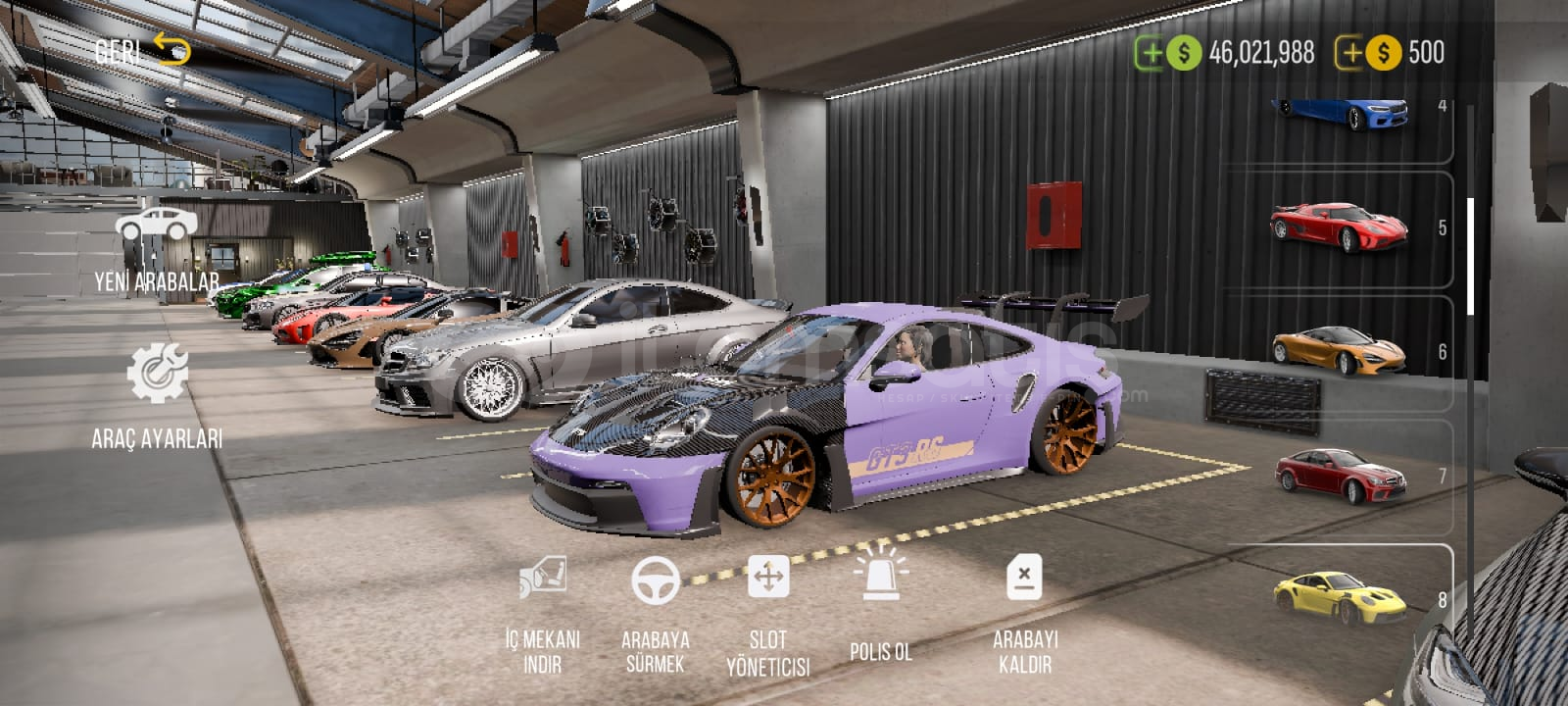The height and width of the screenshot is (706, 1568).
Task: Go back with the GERİ button
Action: (142, 49)
